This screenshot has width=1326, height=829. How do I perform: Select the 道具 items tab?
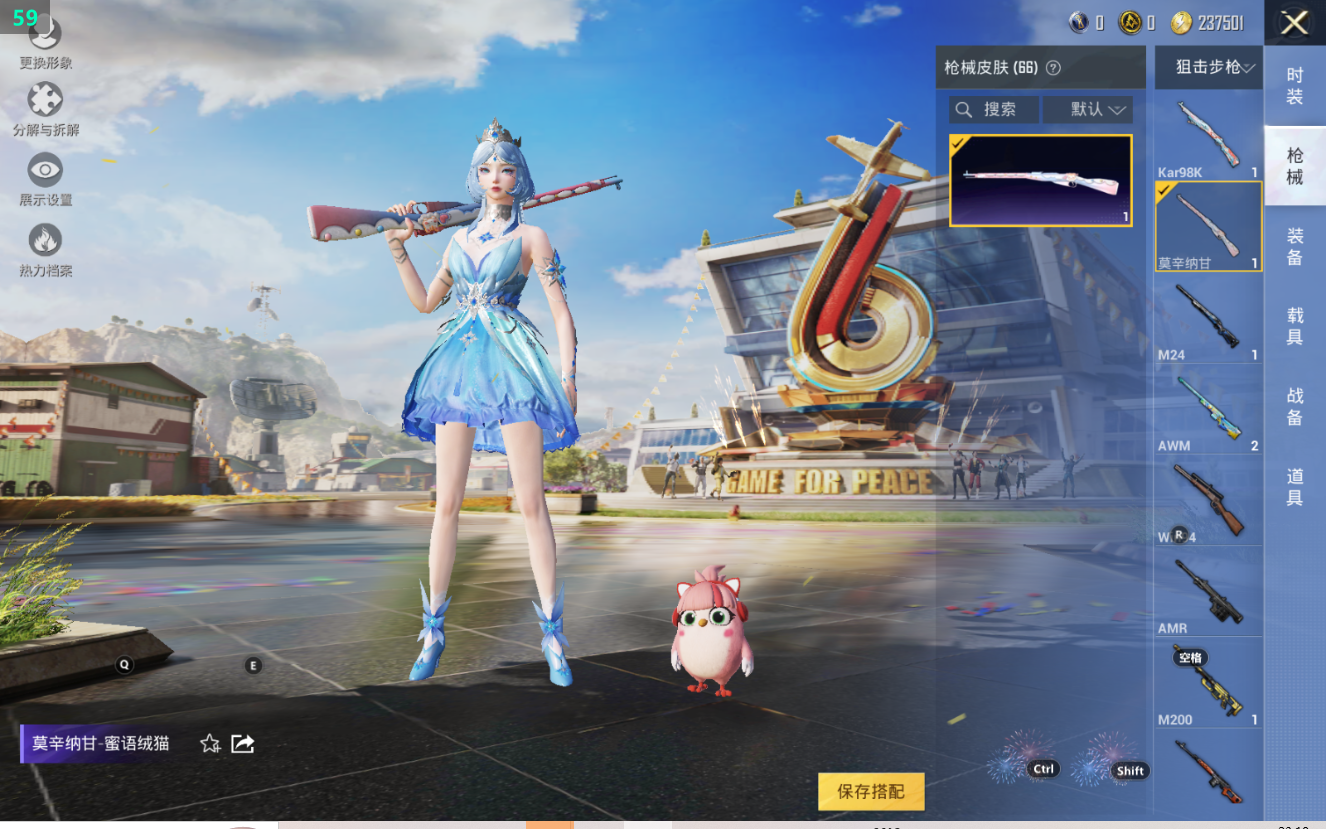click(1294, 486)
